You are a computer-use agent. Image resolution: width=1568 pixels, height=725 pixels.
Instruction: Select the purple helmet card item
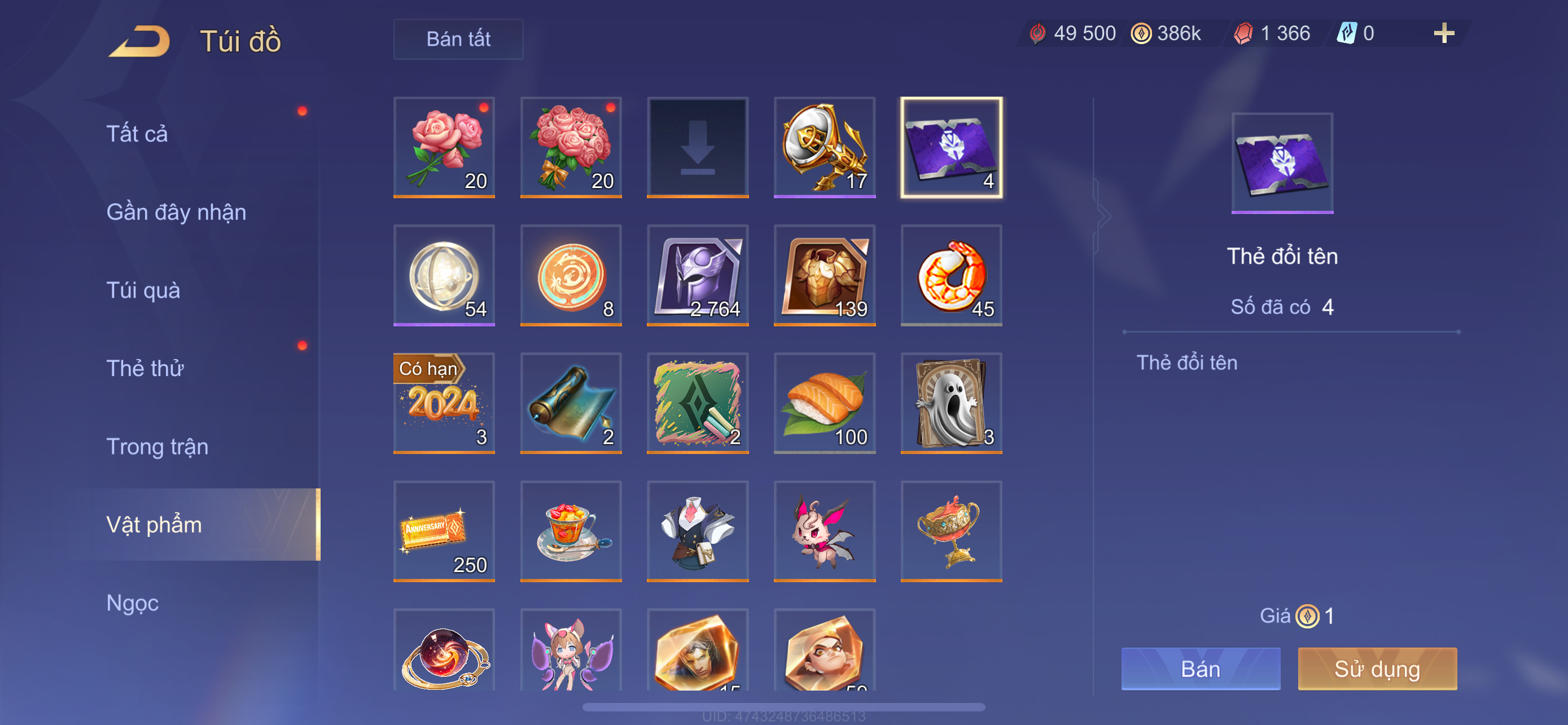[x=698, y=275]
